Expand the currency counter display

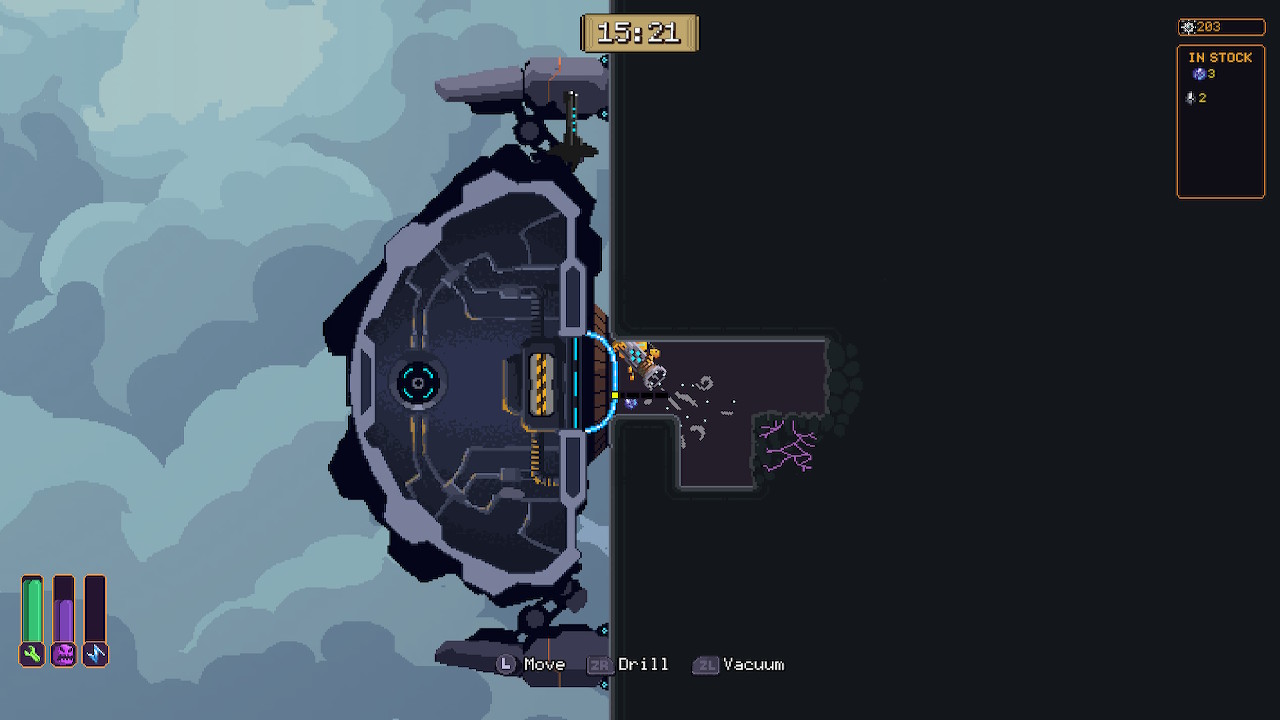(1220, 27)
